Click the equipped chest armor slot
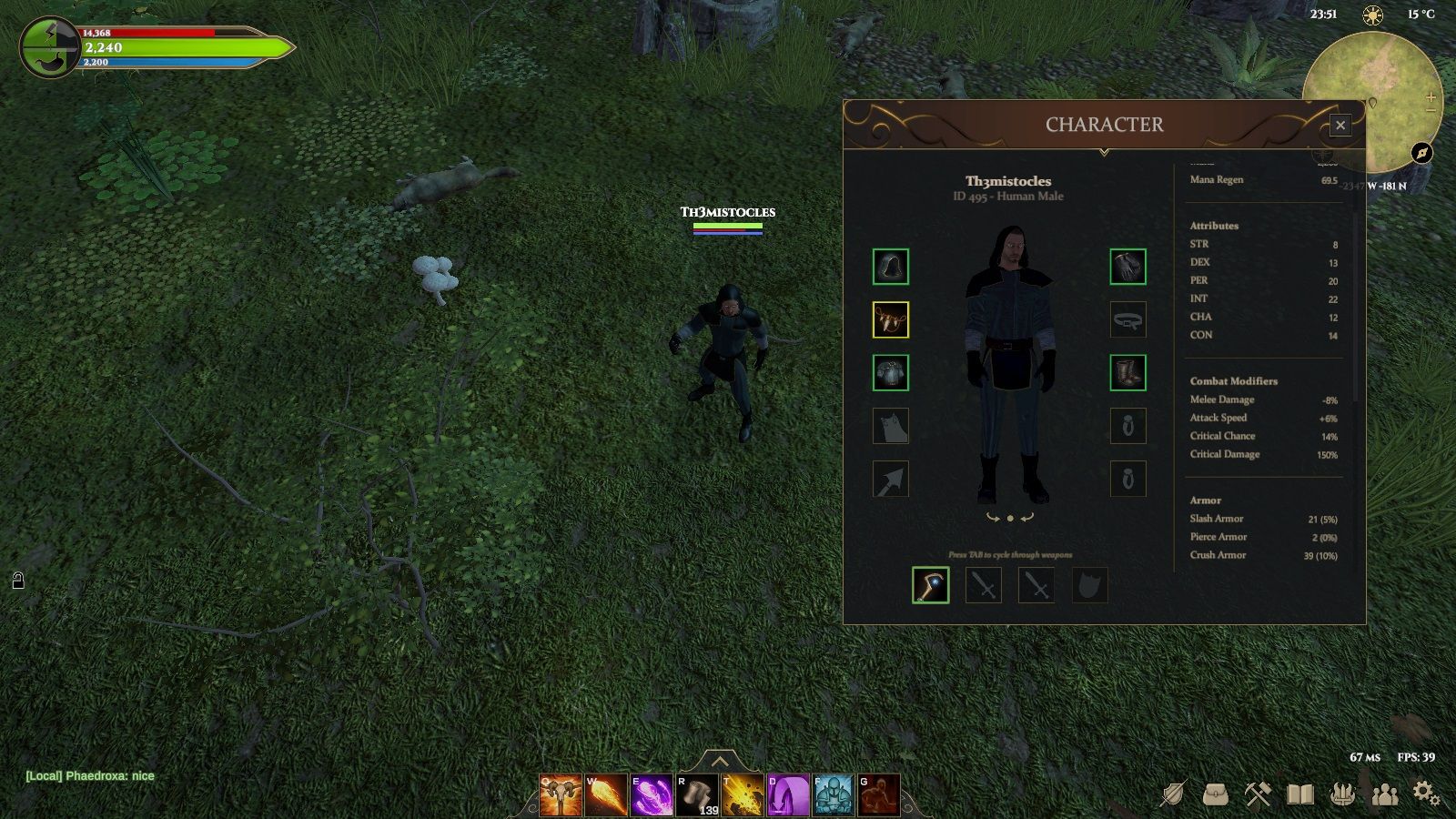This screenshot has width=1456, height=819. click(x=891, y=372)
